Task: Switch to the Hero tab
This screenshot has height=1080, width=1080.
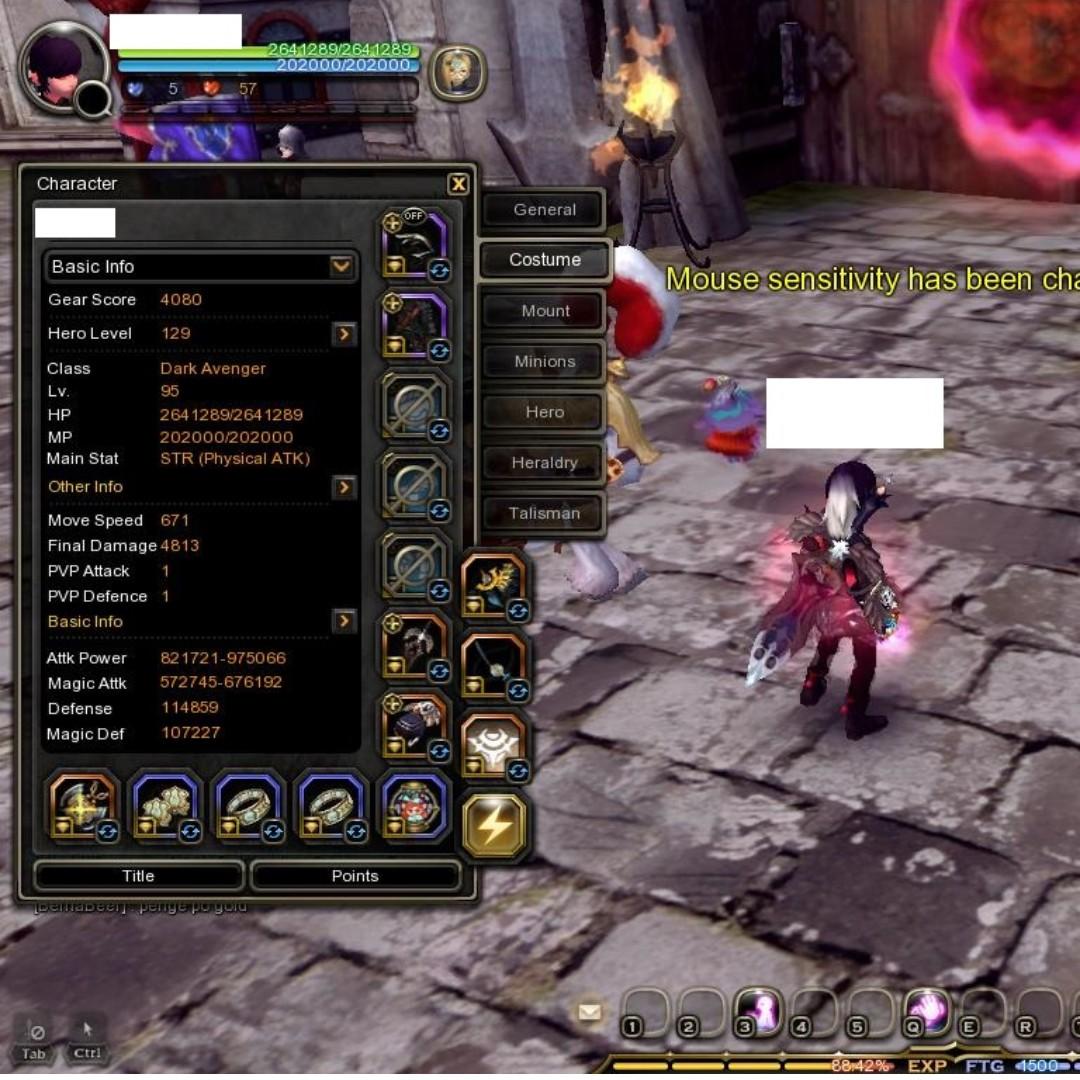Action: (x=544, y=412)
